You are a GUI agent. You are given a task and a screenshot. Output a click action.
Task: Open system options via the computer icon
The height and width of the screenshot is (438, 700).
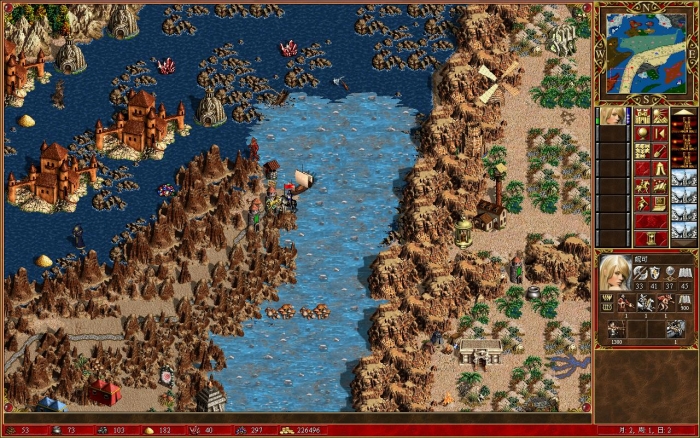659,203
